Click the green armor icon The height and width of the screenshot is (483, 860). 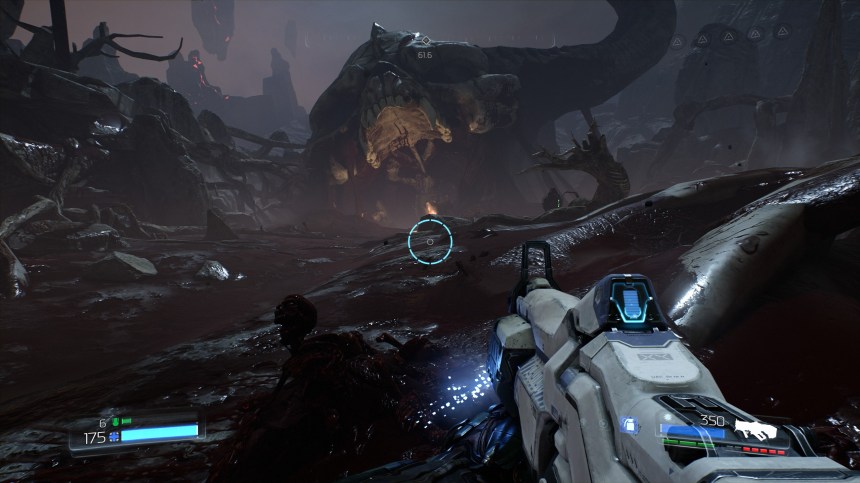[x=114, y=422]
